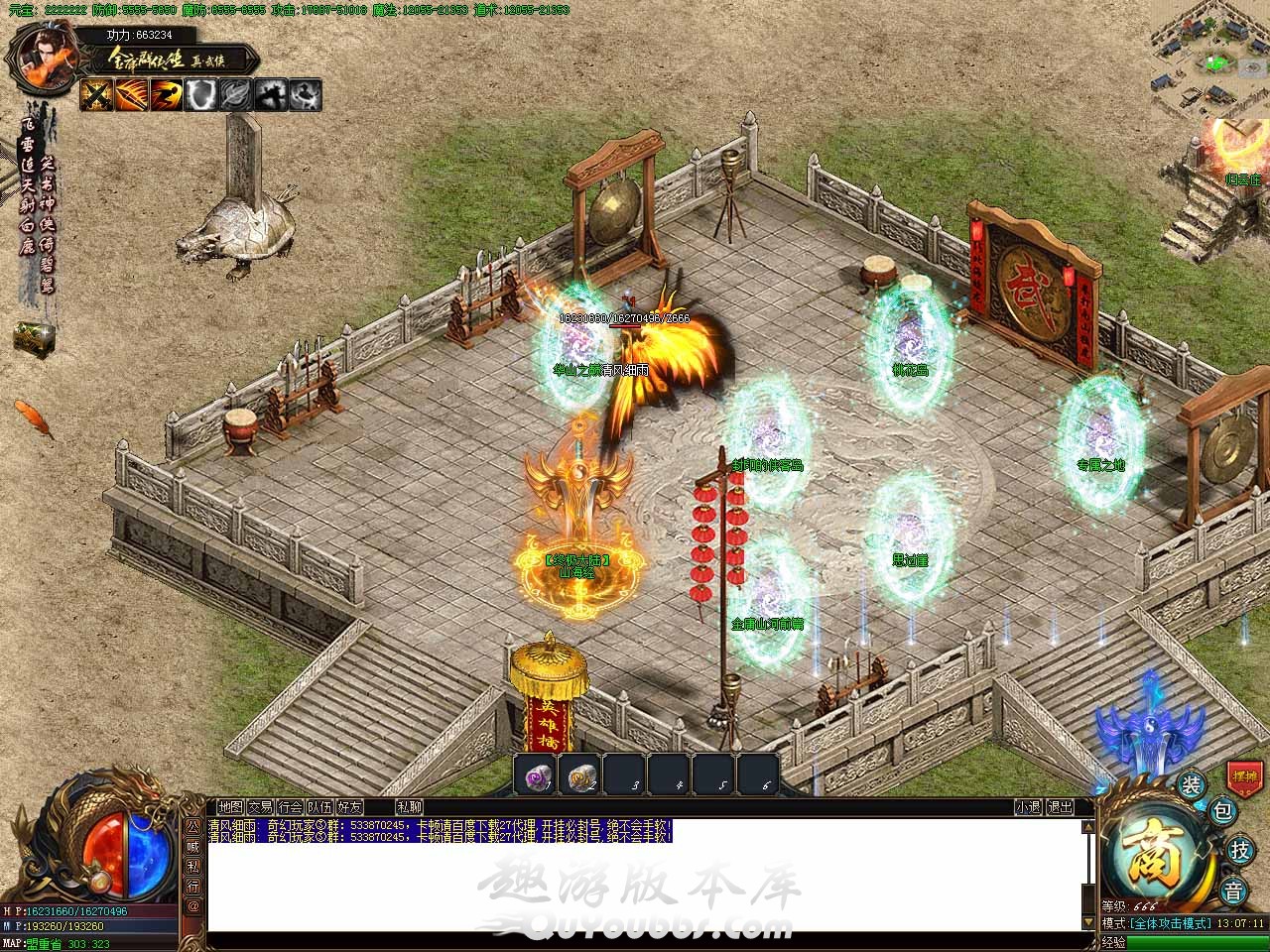Select the purple scroll in hotbar slot 1

click(537, 775)
